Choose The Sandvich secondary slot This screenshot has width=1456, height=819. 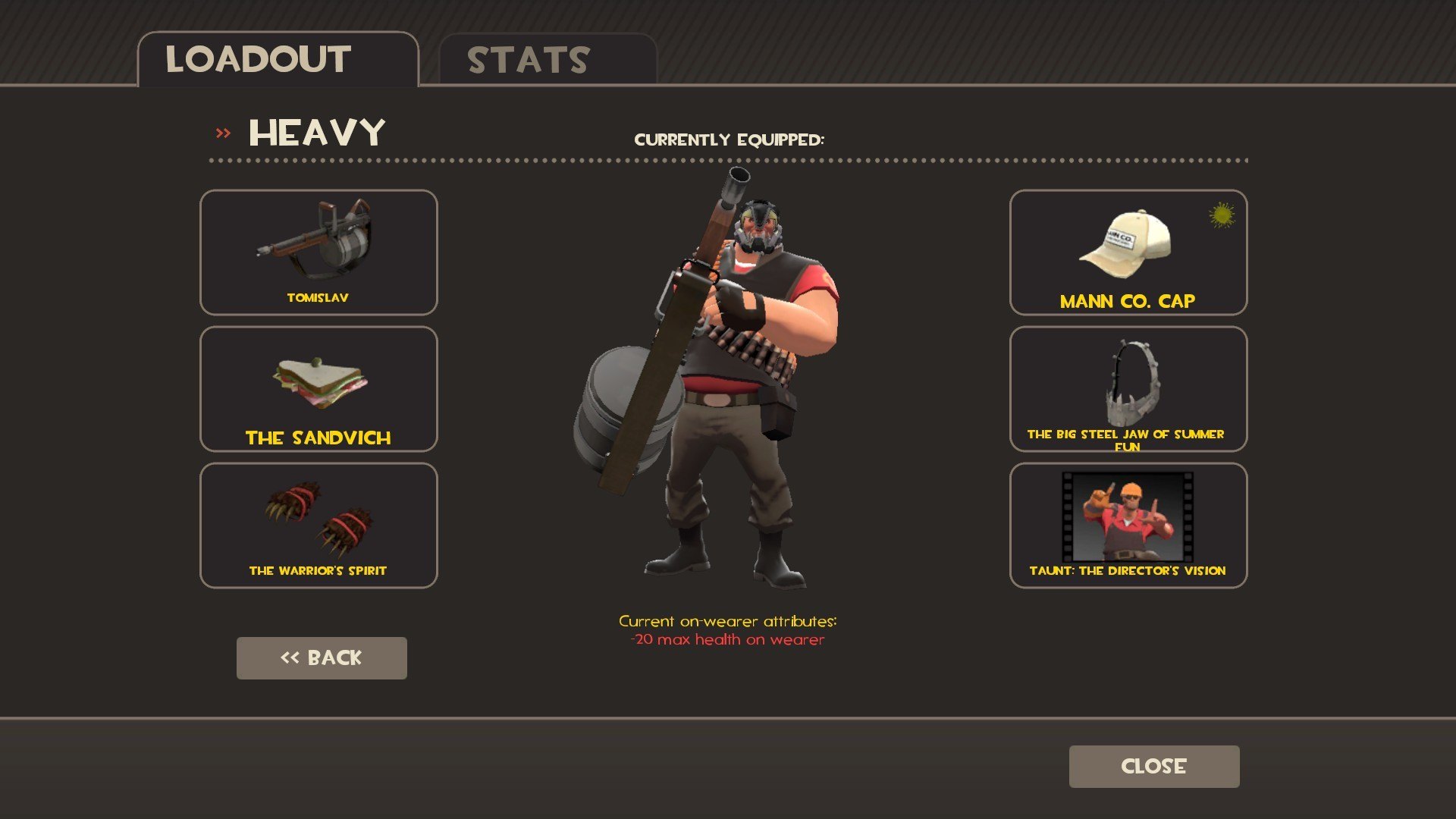click(x=318, y=388)
